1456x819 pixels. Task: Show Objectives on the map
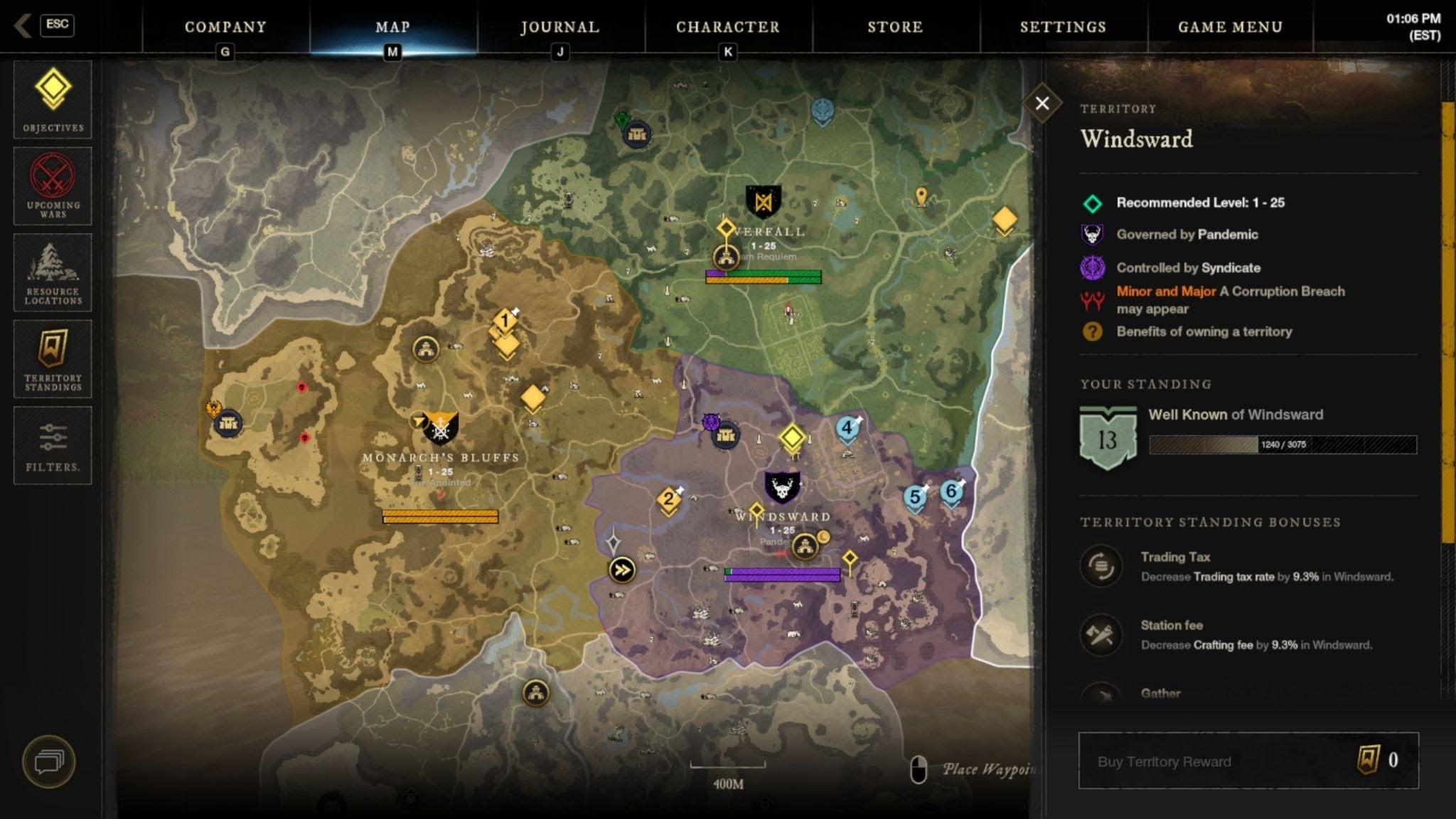pos(53,99)
